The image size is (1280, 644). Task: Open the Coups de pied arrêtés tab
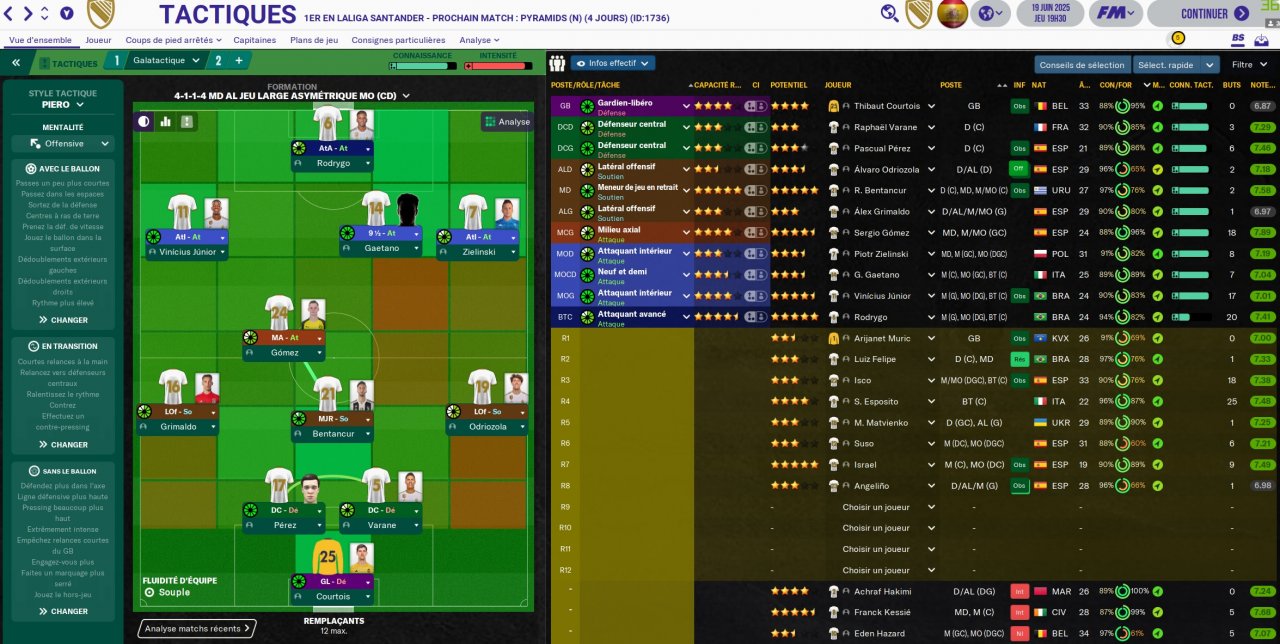coord(169,40)
